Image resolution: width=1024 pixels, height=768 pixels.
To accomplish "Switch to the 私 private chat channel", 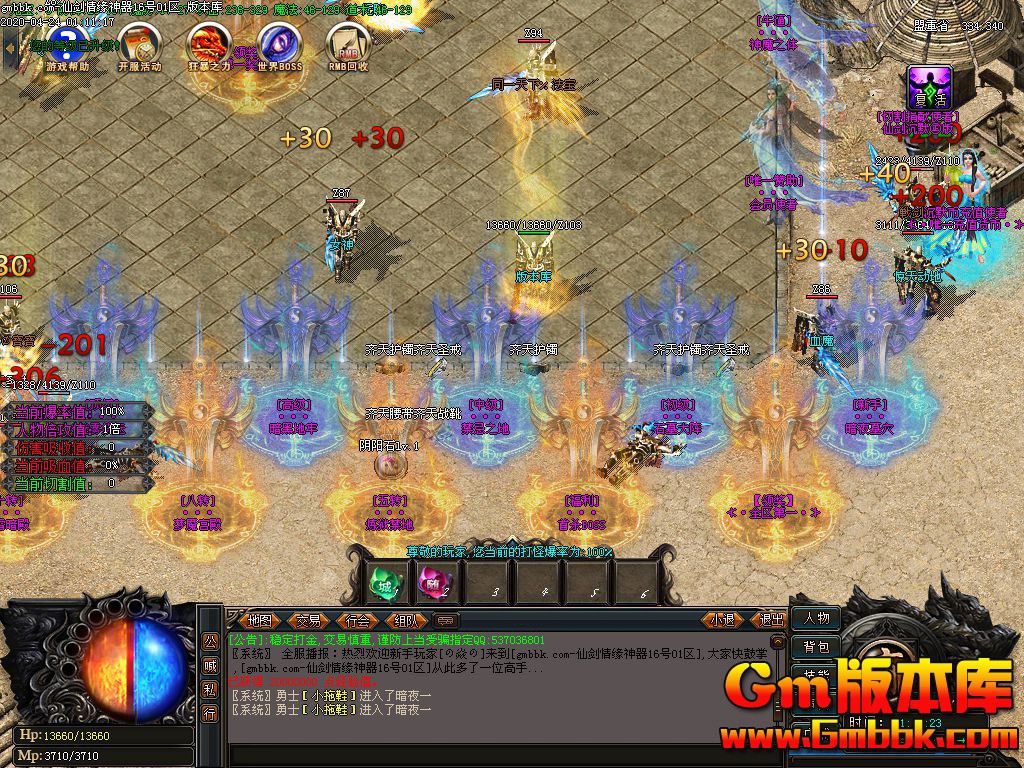I will 210,690.
